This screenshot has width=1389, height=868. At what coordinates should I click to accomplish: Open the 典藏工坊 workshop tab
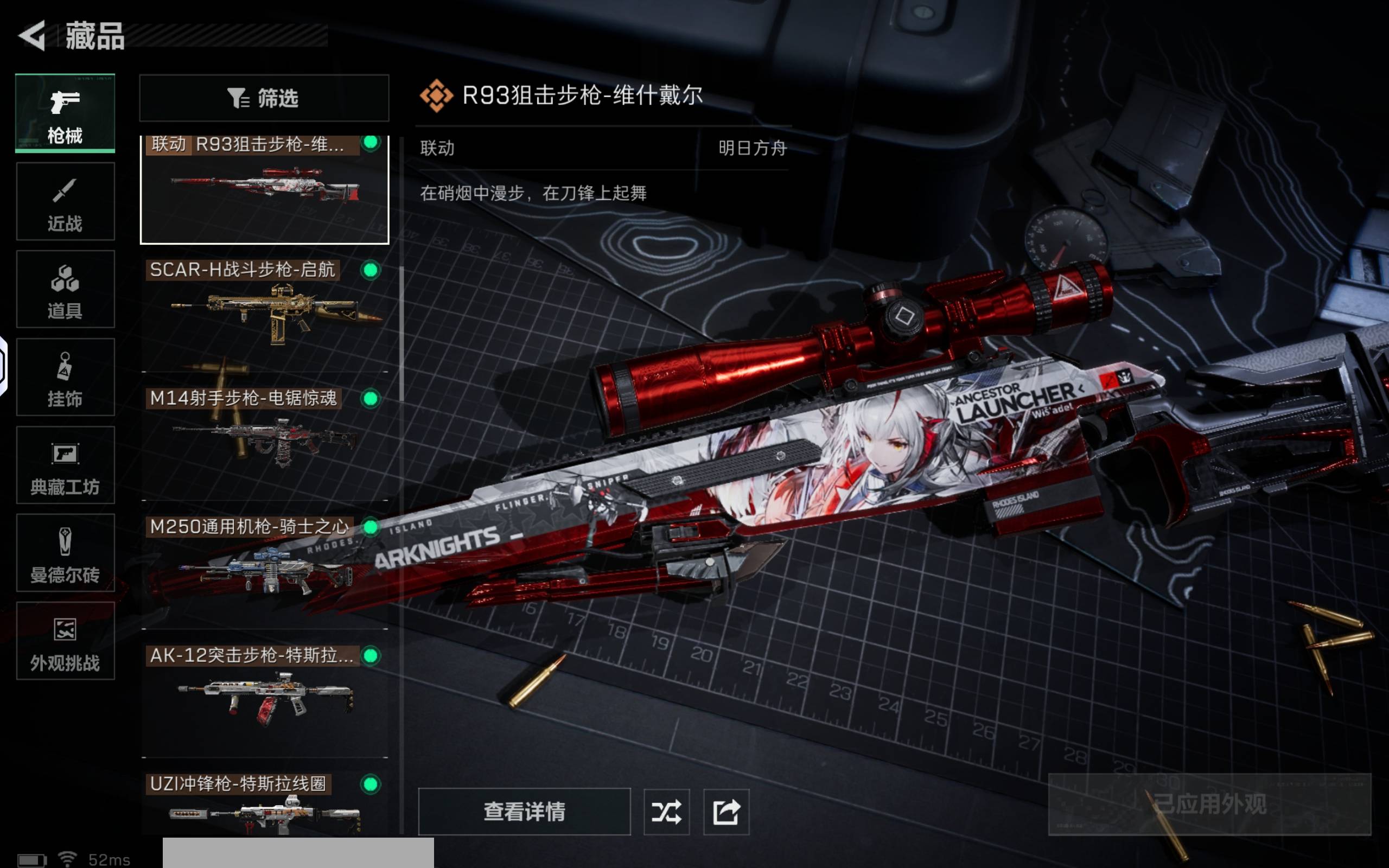65,465
